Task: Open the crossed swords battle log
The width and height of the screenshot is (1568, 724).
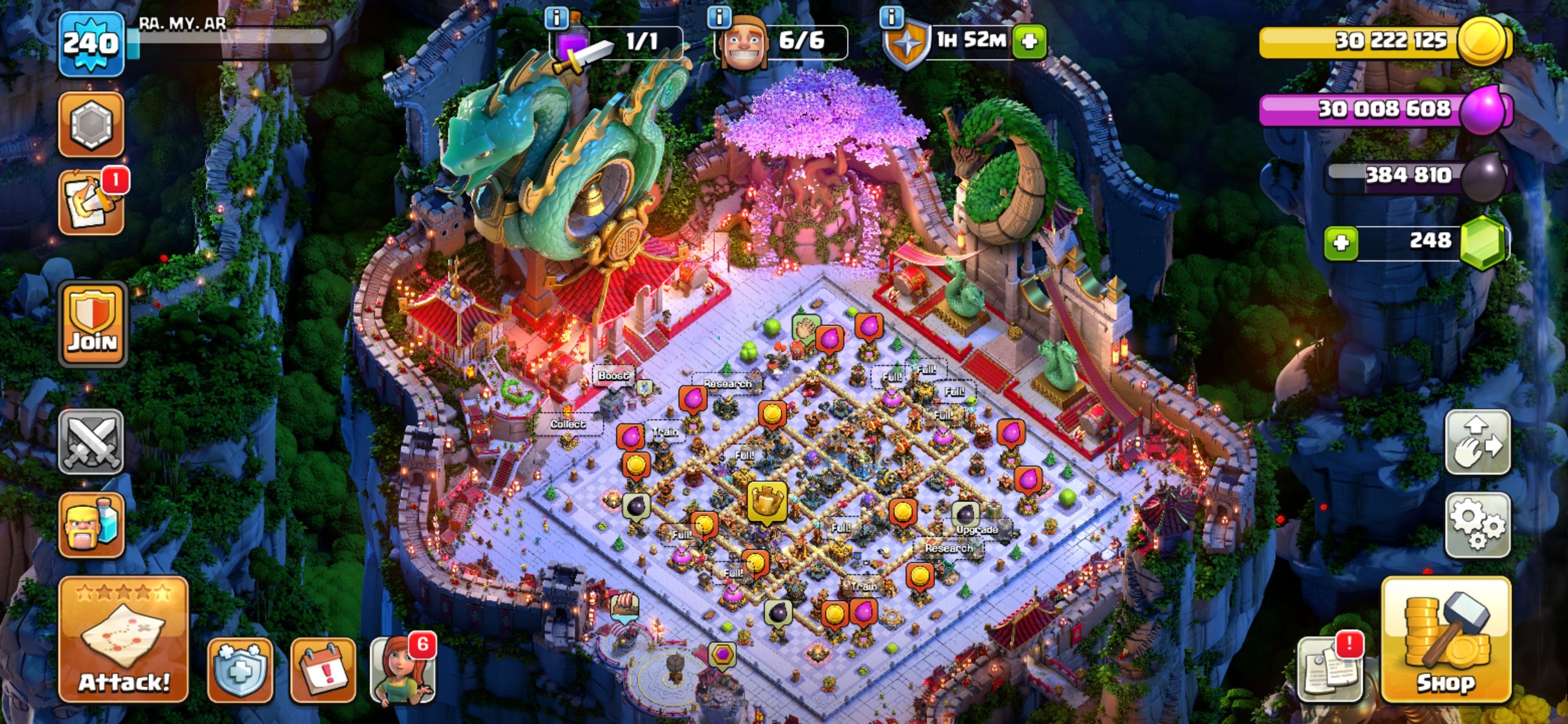Action: [91, 441]
